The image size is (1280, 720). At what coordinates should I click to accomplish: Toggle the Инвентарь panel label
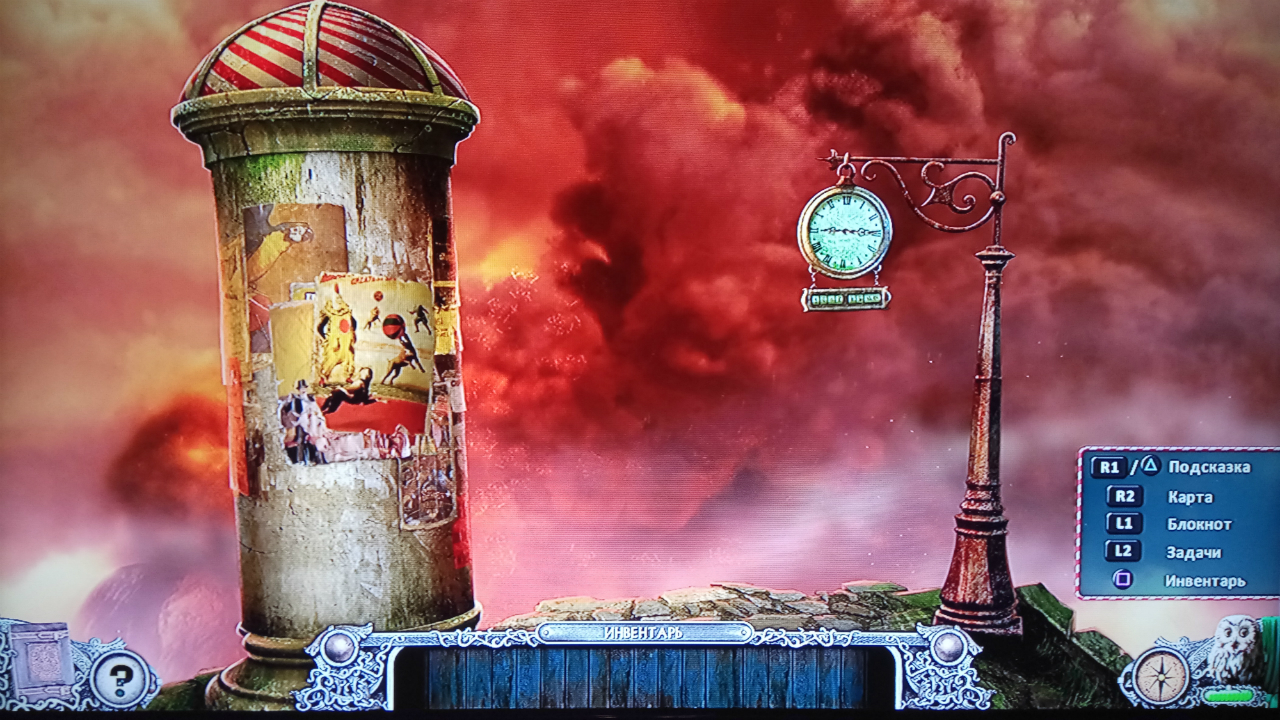coord(644,633)
